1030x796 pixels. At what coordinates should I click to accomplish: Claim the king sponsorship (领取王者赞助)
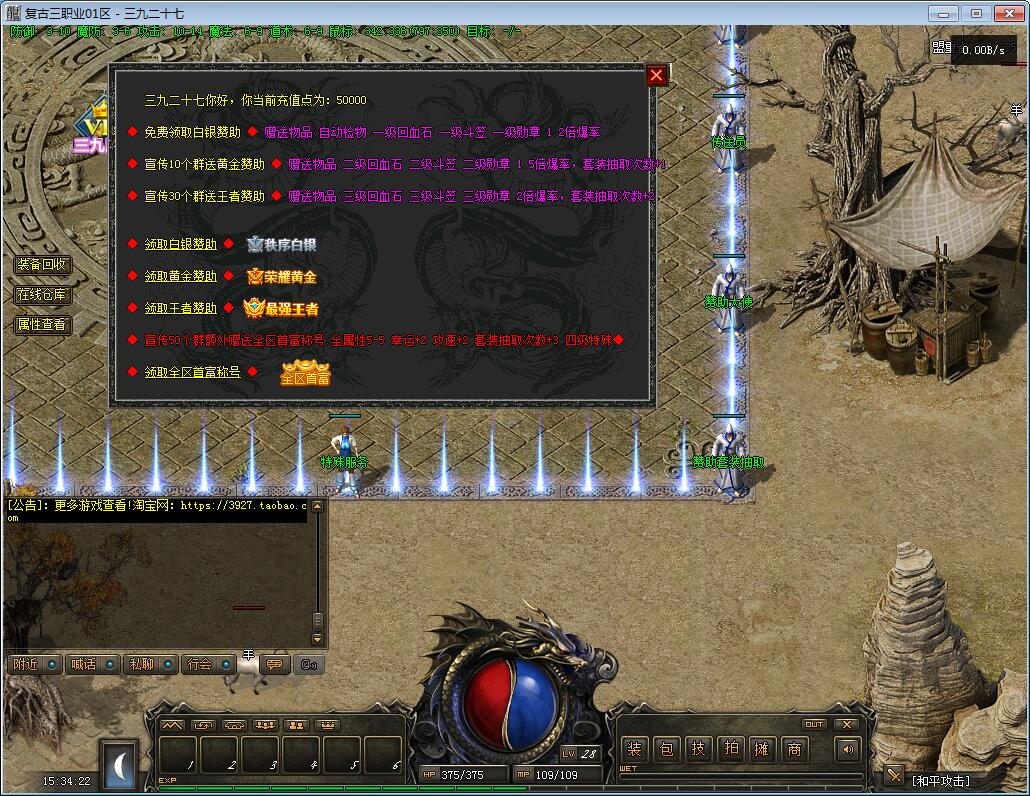coord(180,308)
